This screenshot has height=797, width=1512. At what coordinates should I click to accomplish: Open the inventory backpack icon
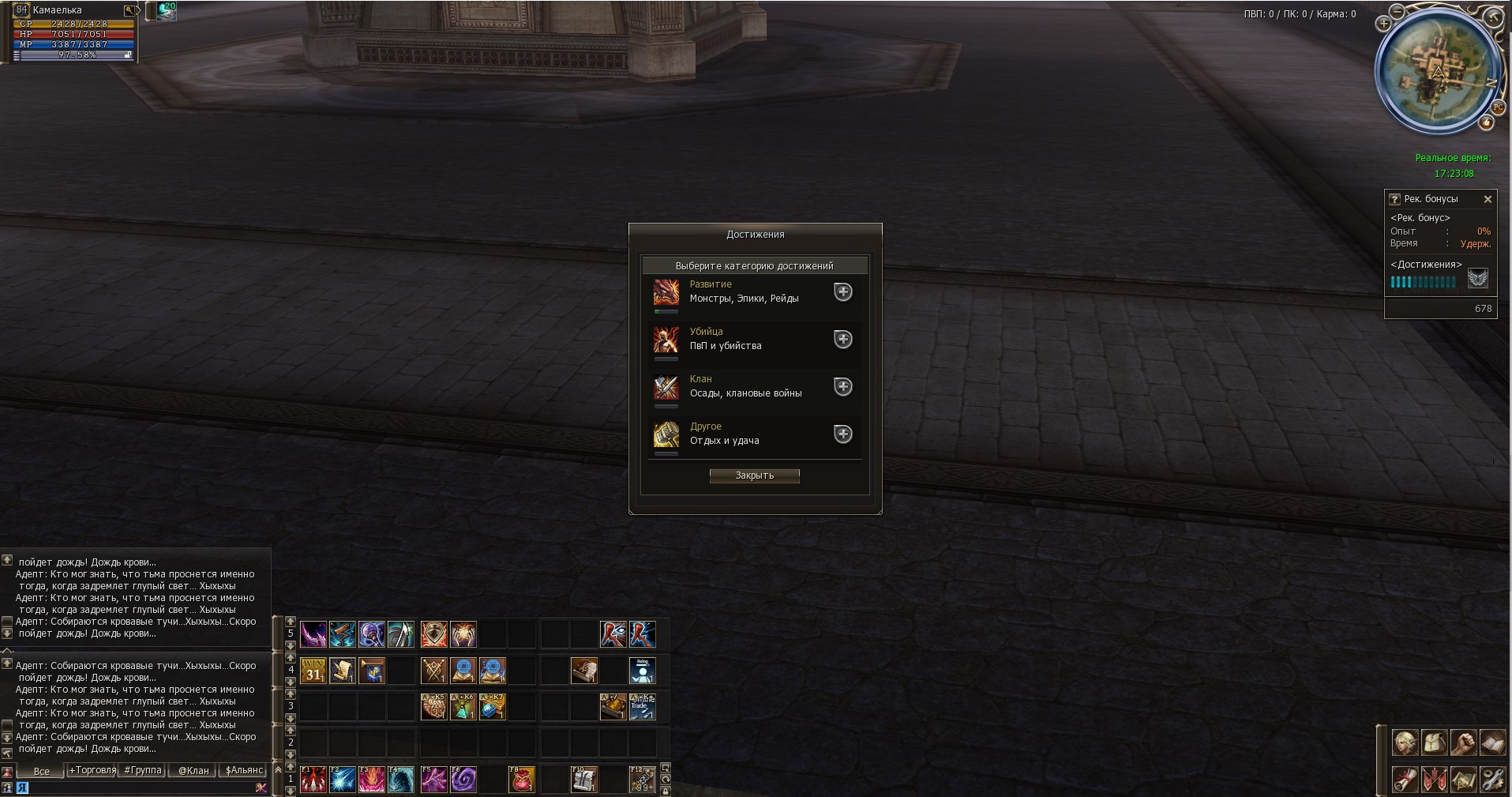click(x=1435, y=743)
